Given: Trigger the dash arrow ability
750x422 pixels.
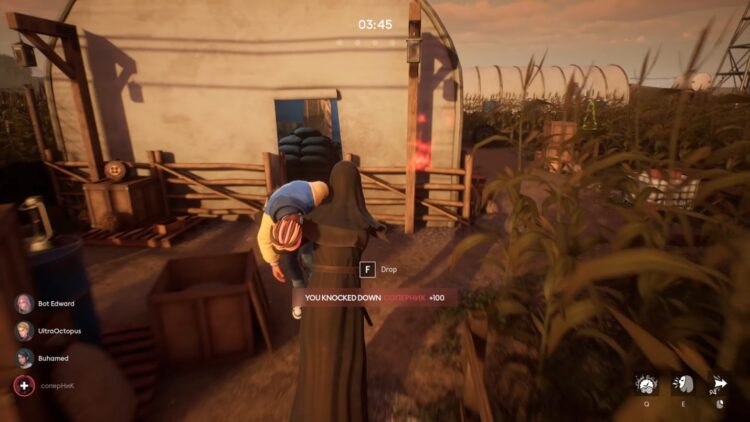Looking at the screenshot, I should pos(718,385).
